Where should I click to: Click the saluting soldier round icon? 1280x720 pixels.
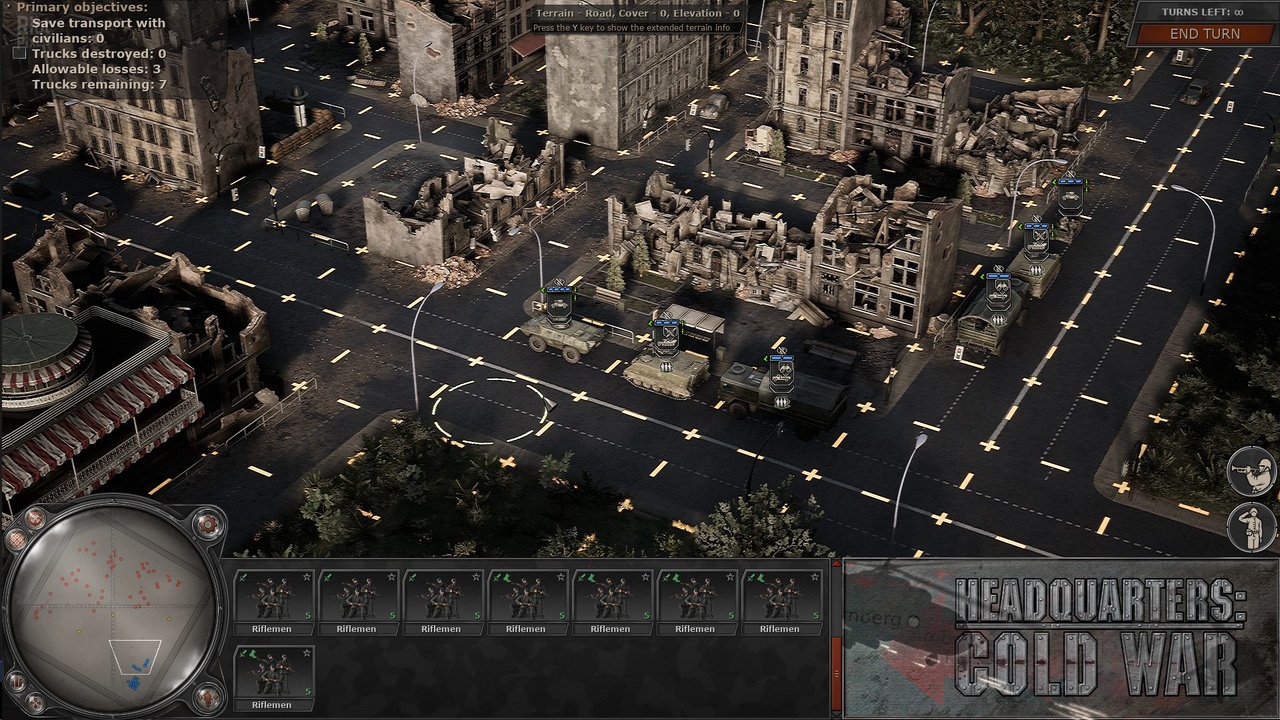point(1251,526)
